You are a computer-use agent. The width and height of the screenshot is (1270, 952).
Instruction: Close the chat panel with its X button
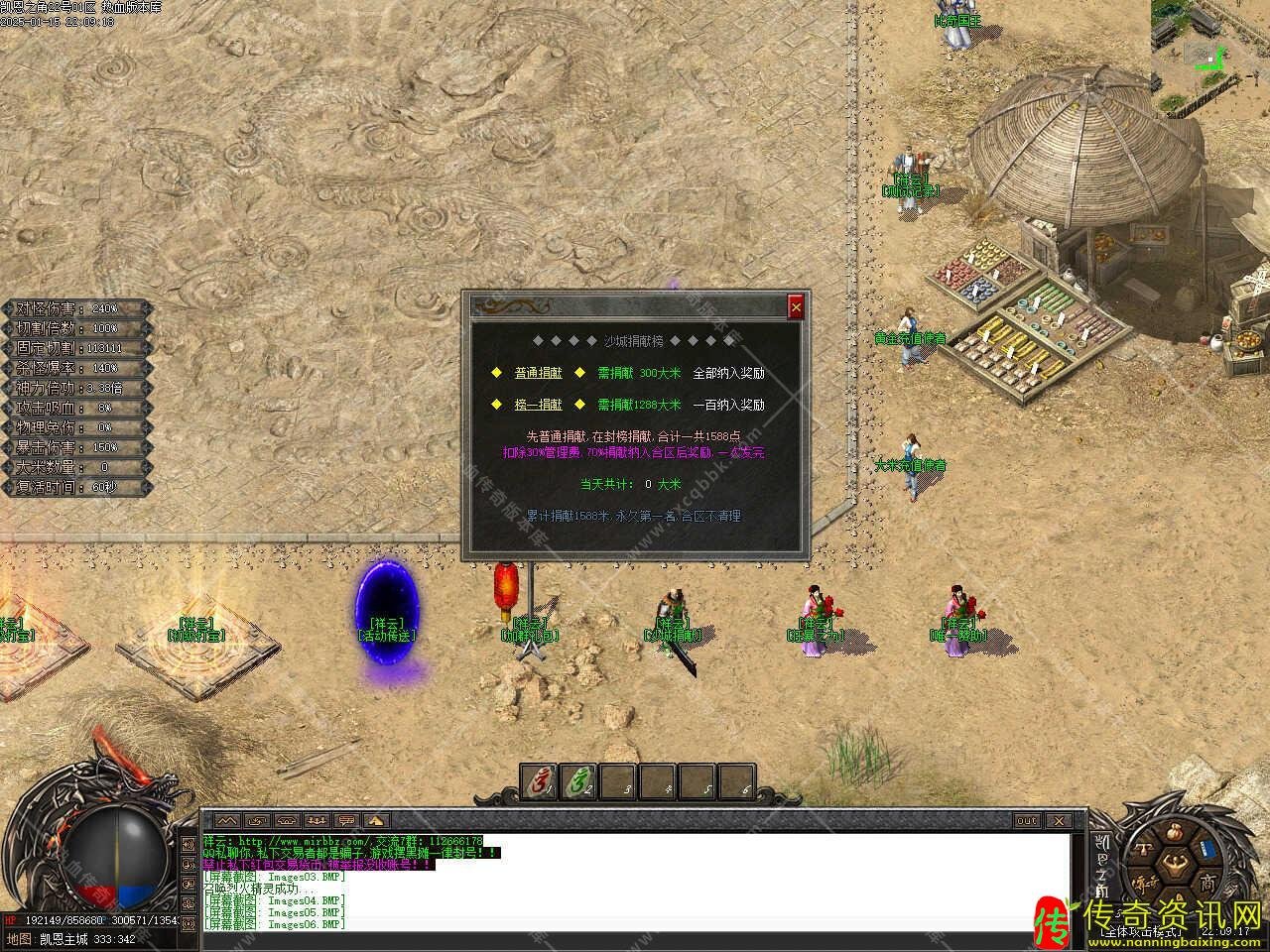[x=1059, y=821]
